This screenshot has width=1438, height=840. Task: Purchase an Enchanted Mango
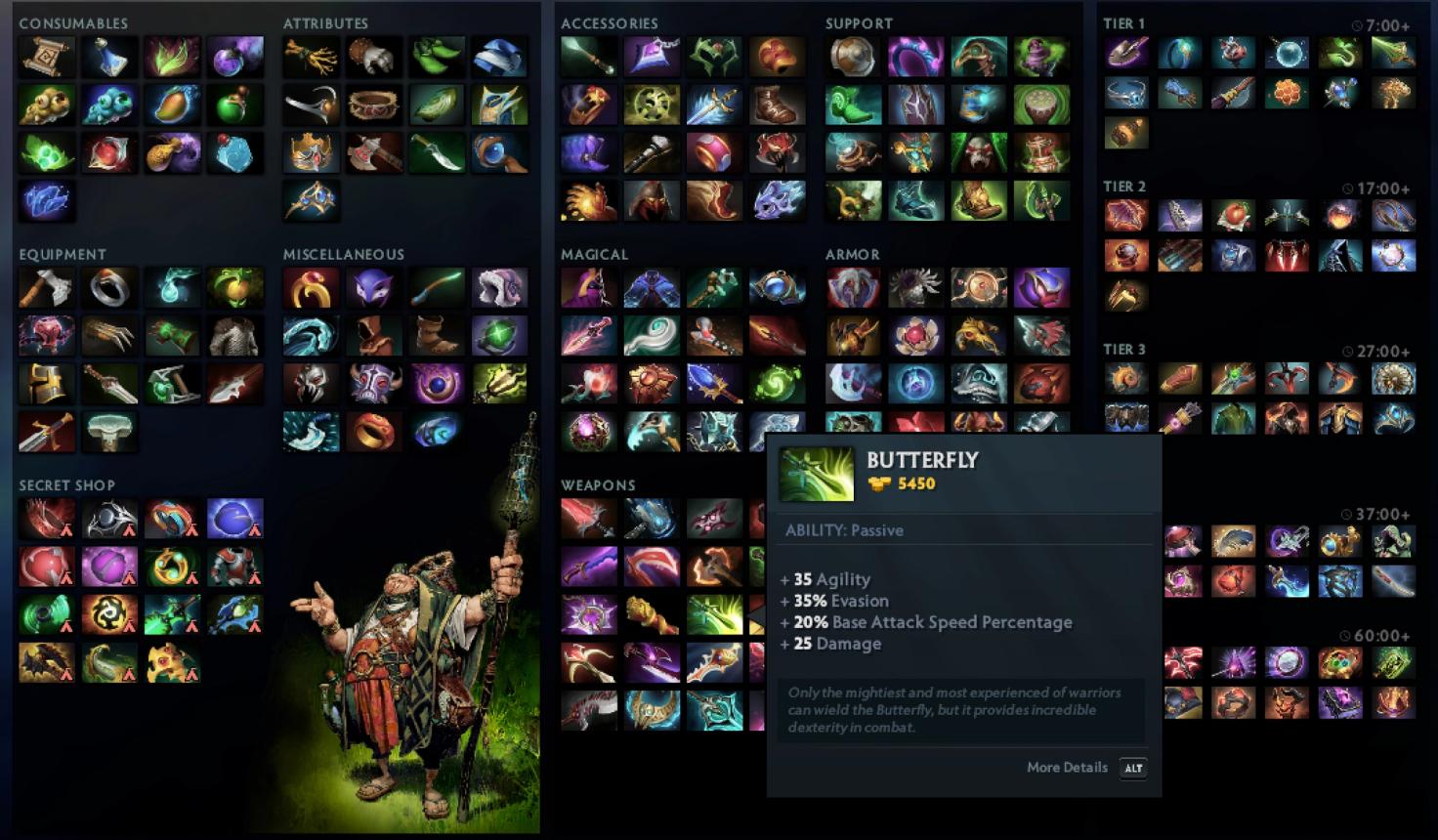[x=173, y=104]
